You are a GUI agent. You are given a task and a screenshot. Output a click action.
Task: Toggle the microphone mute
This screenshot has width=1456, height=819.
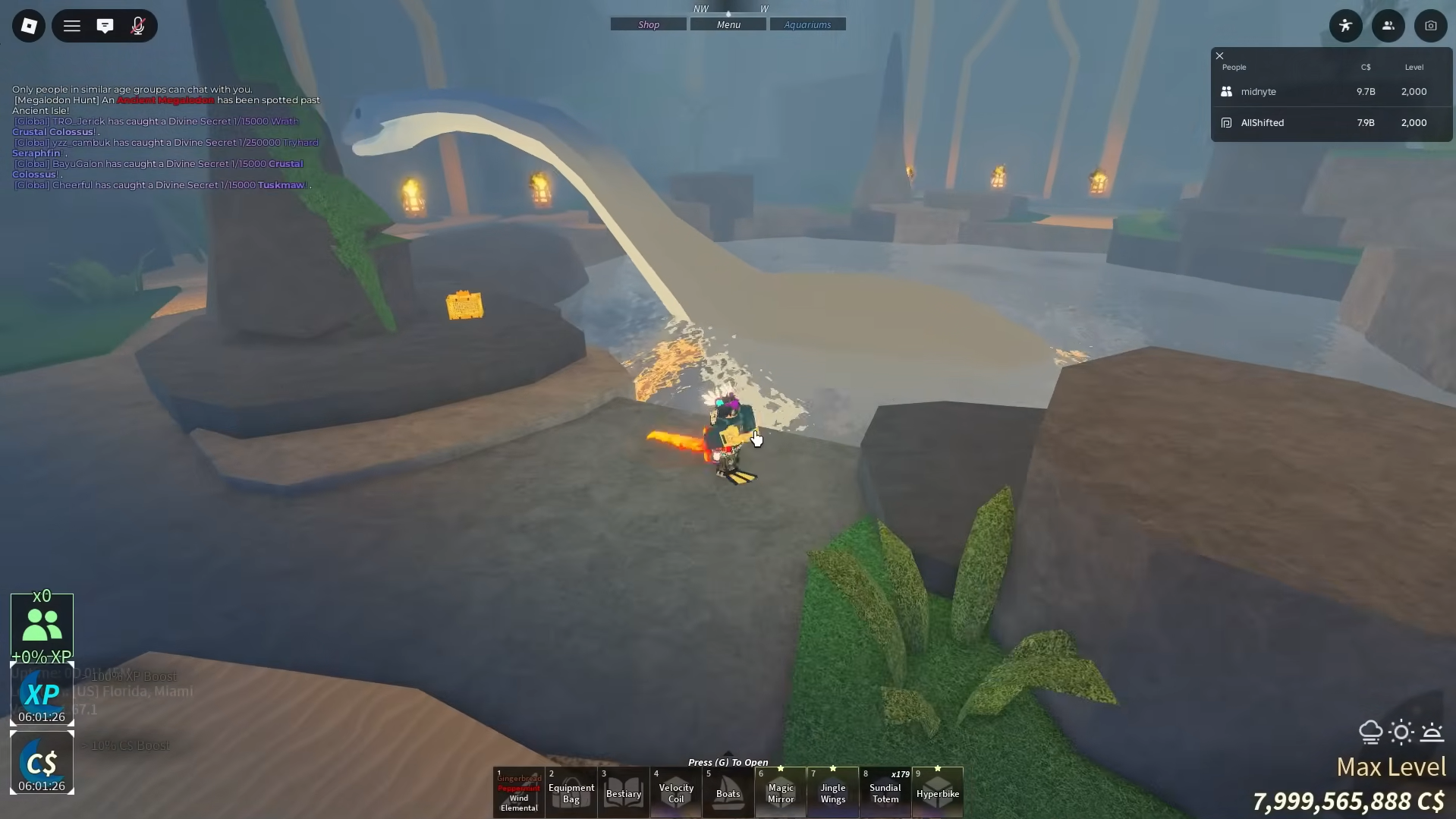[138, 25]
